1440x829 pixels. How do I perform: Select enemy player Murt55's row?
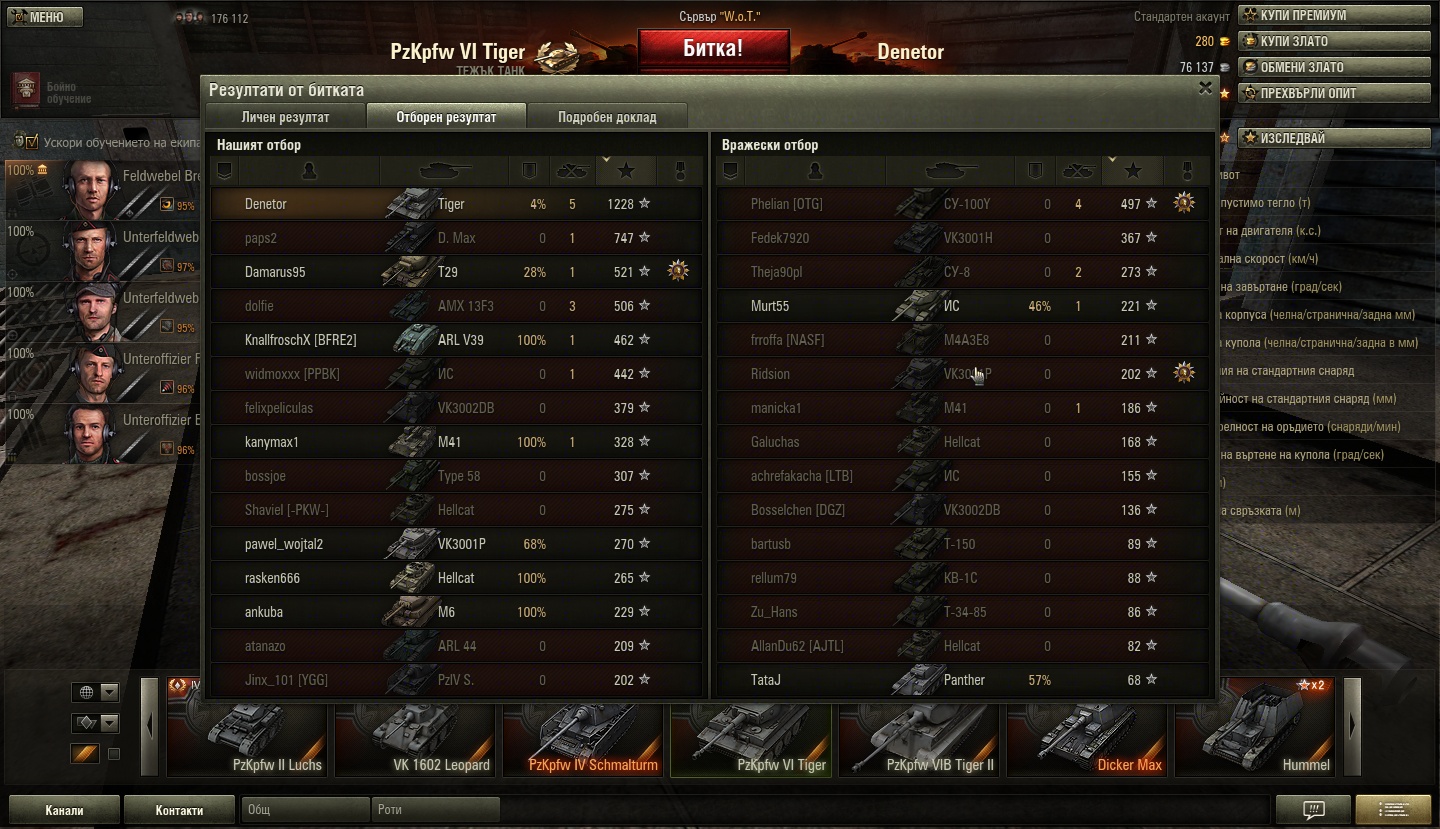point(962,306)
